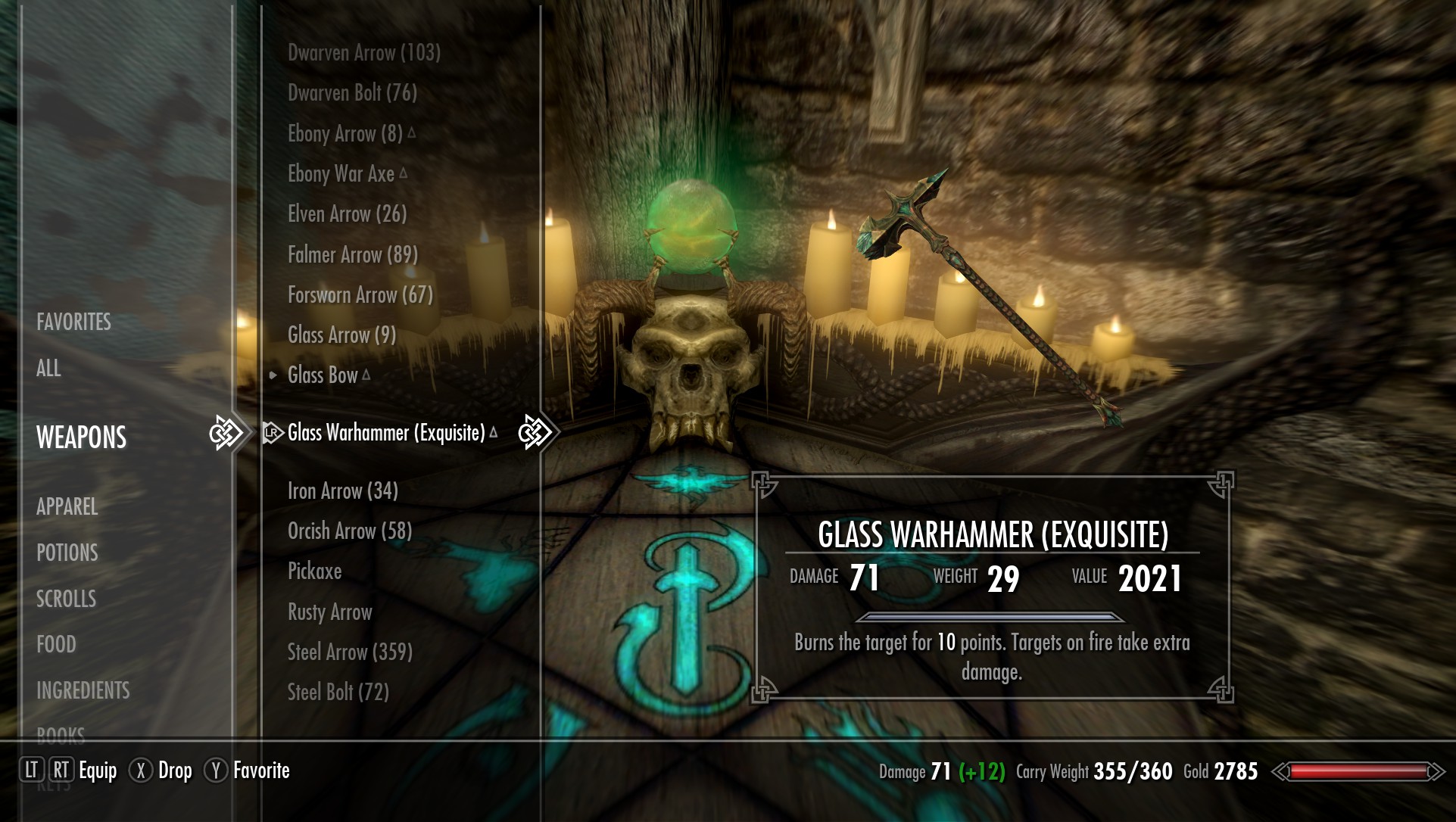Choose Steel Bolt (72)
1456x822 pixels.
coord(338,693)
